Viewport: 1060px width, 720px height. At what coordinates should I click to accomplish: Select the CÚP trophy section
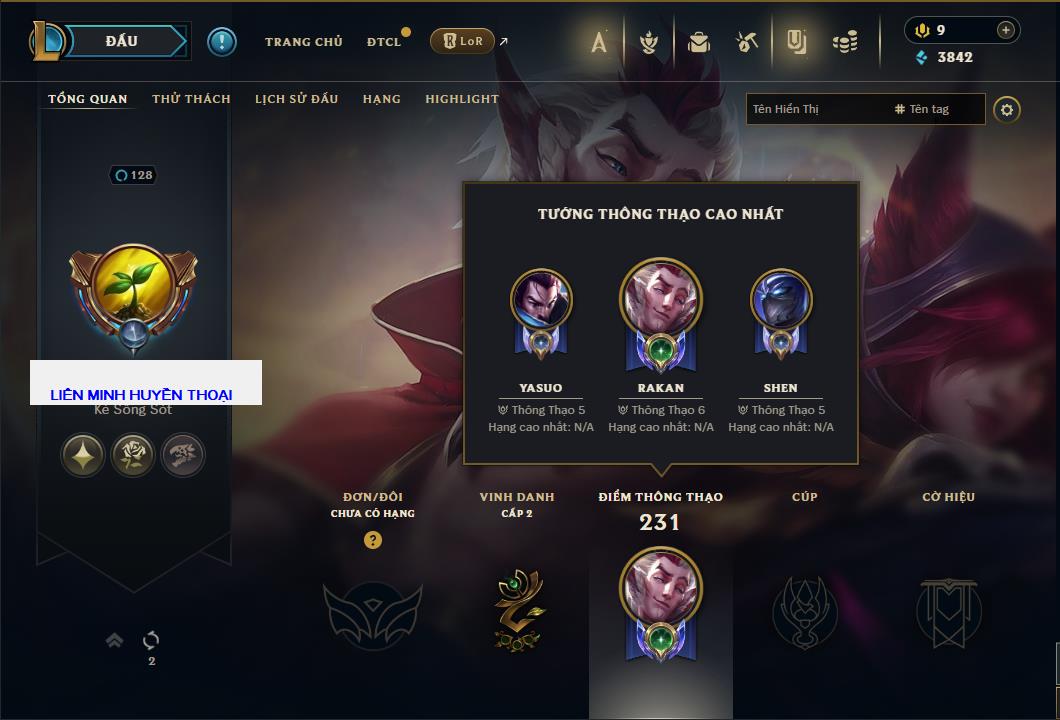(x=804, y=609)
